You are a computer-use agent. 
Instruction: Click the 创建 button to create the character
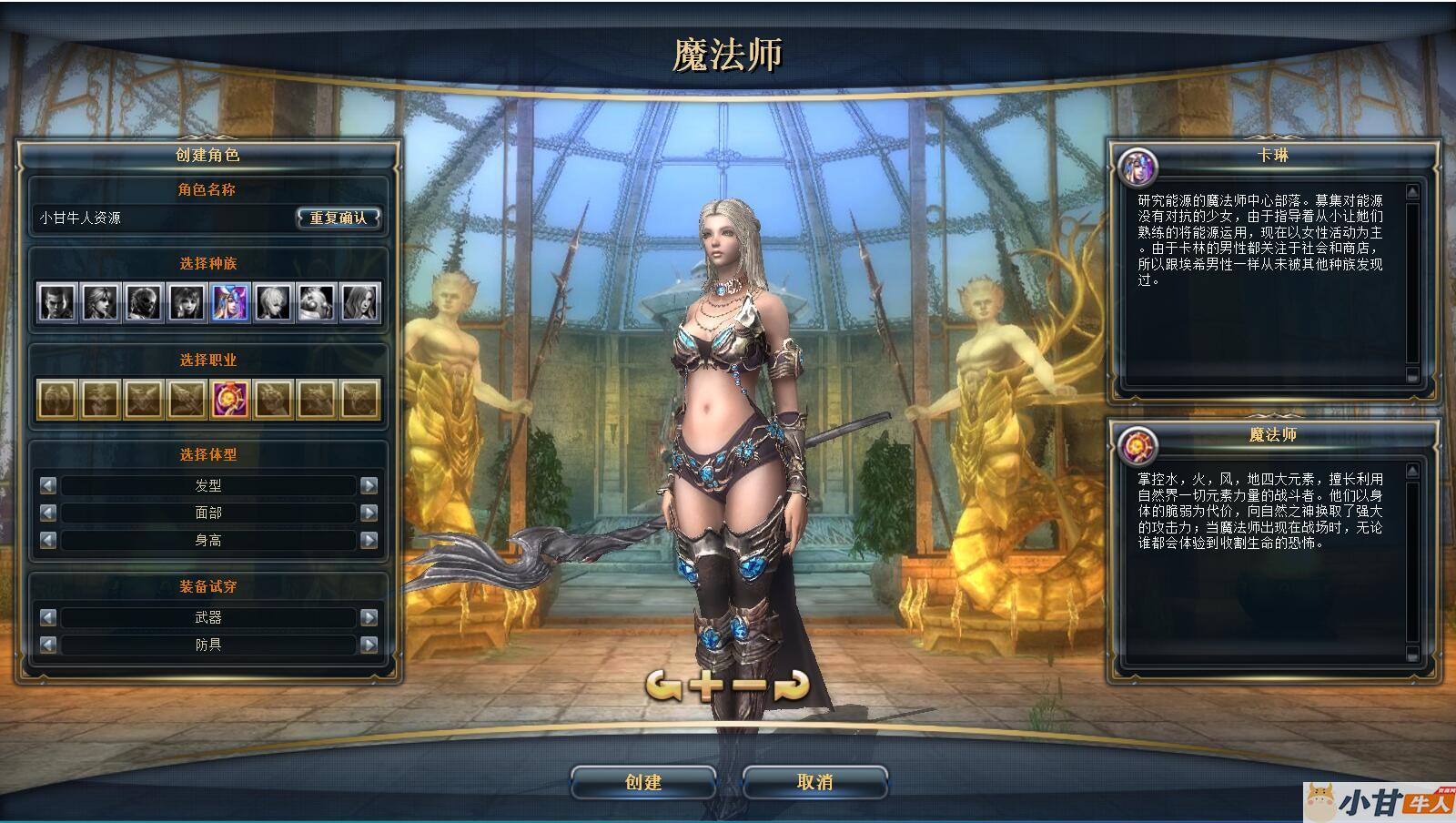642,782
